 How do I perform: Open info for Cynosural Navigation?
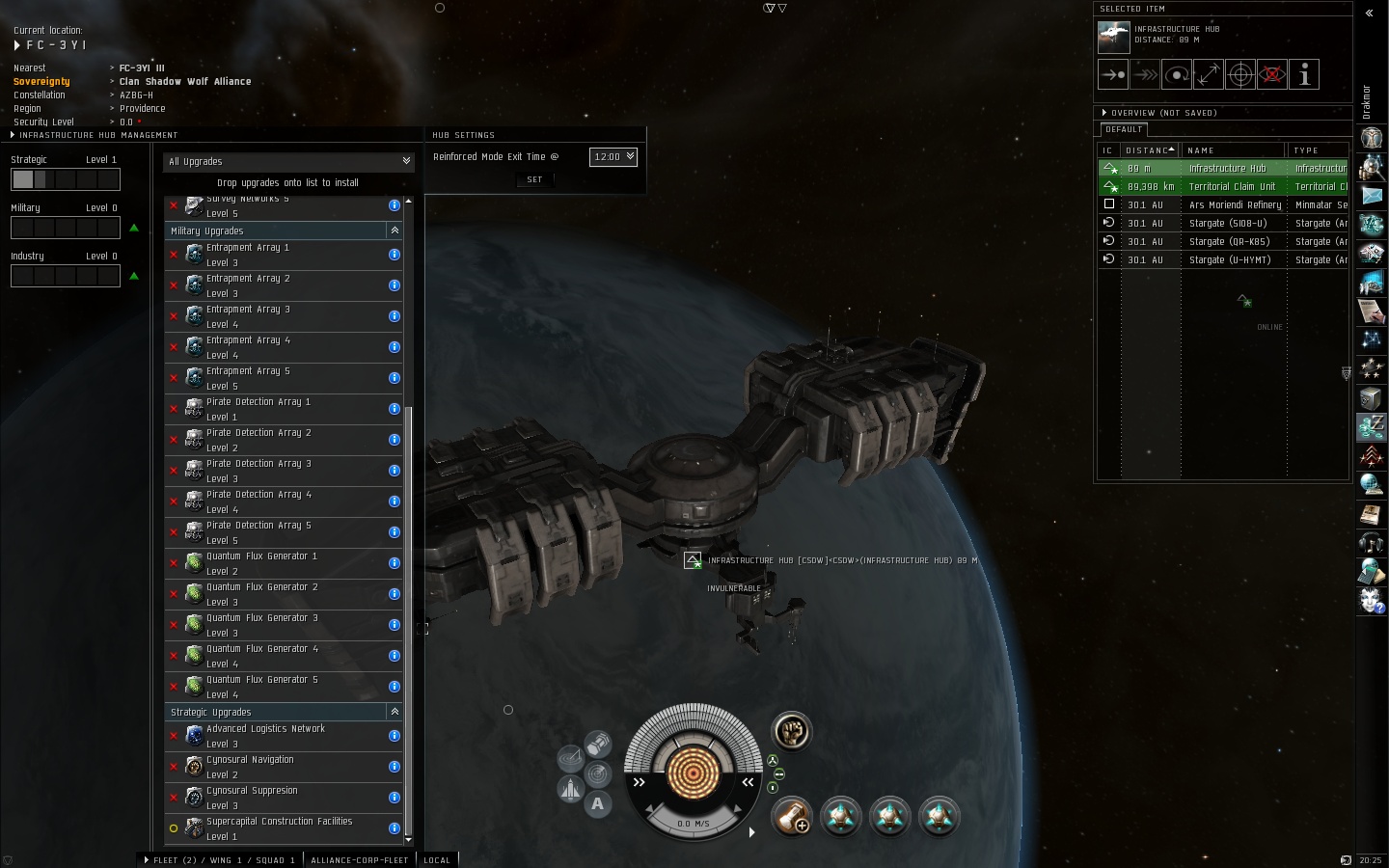[395, 767]
